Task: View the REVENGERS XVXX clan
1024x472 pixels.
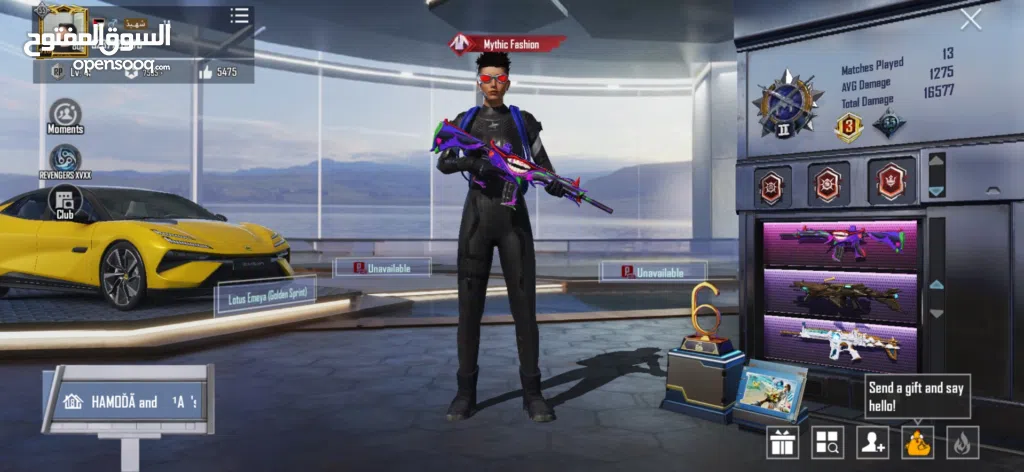Action: (65, 160)
